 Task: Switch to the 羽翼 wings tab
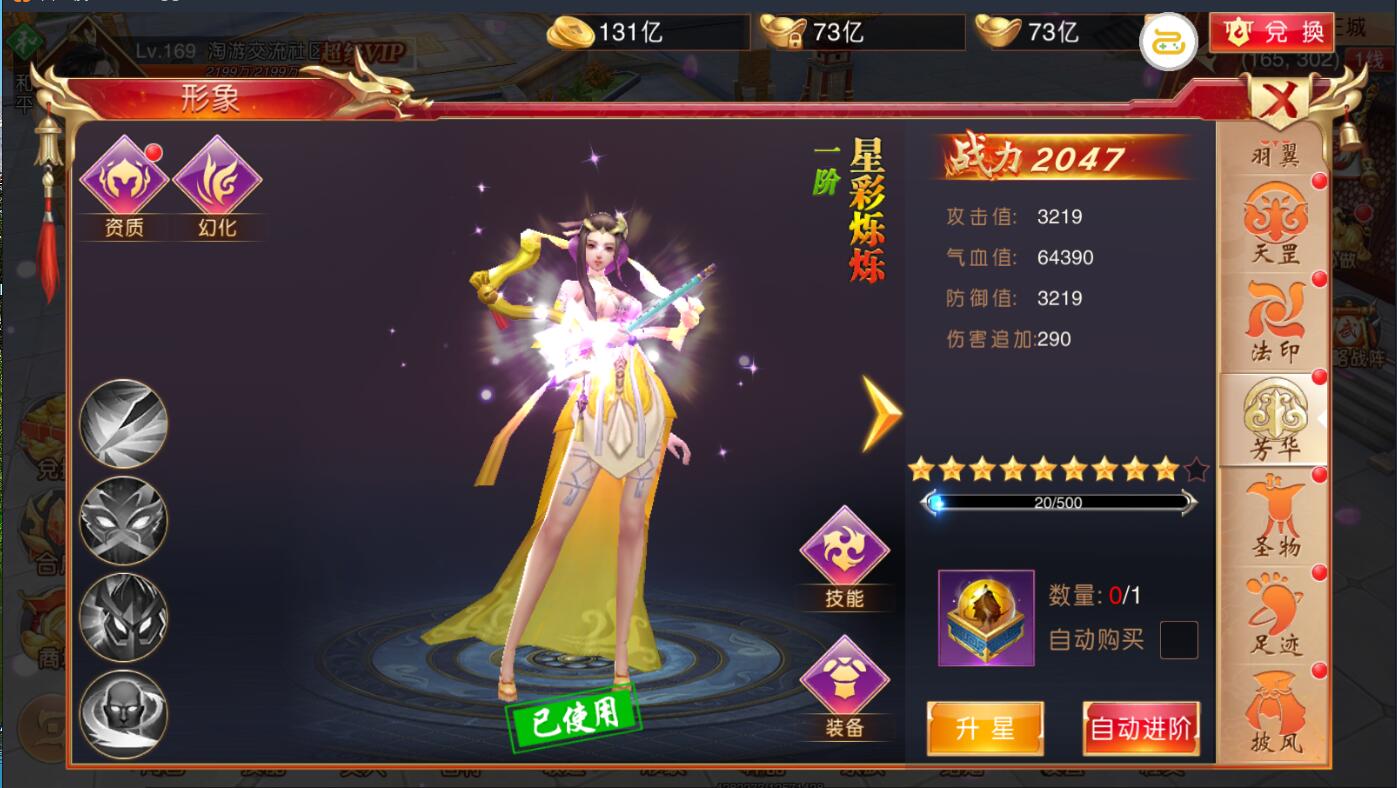[x=1275, y=155]
